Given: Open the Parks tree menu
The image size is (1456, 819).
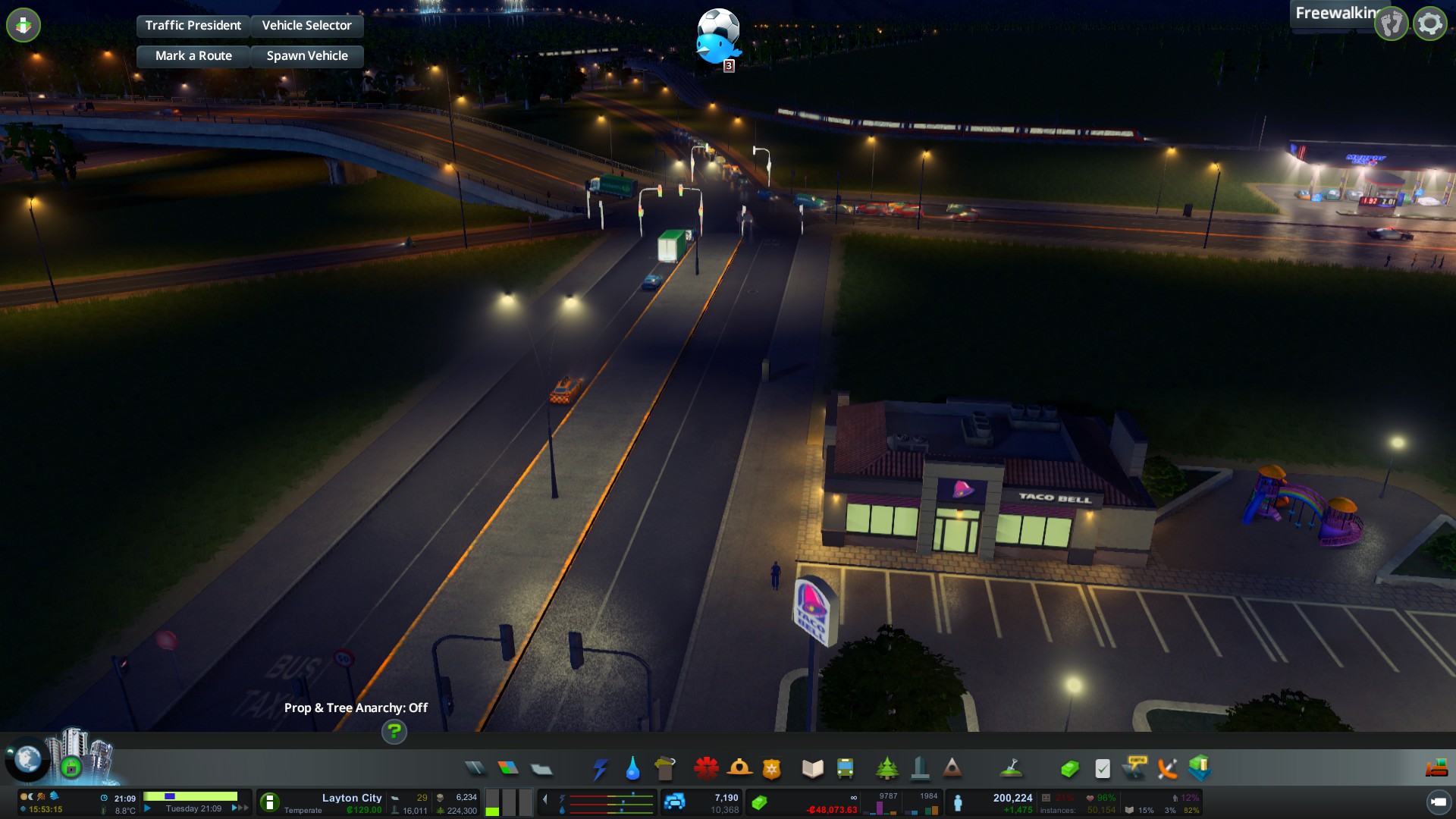Looking at the screenshot, I should (886, 768).
